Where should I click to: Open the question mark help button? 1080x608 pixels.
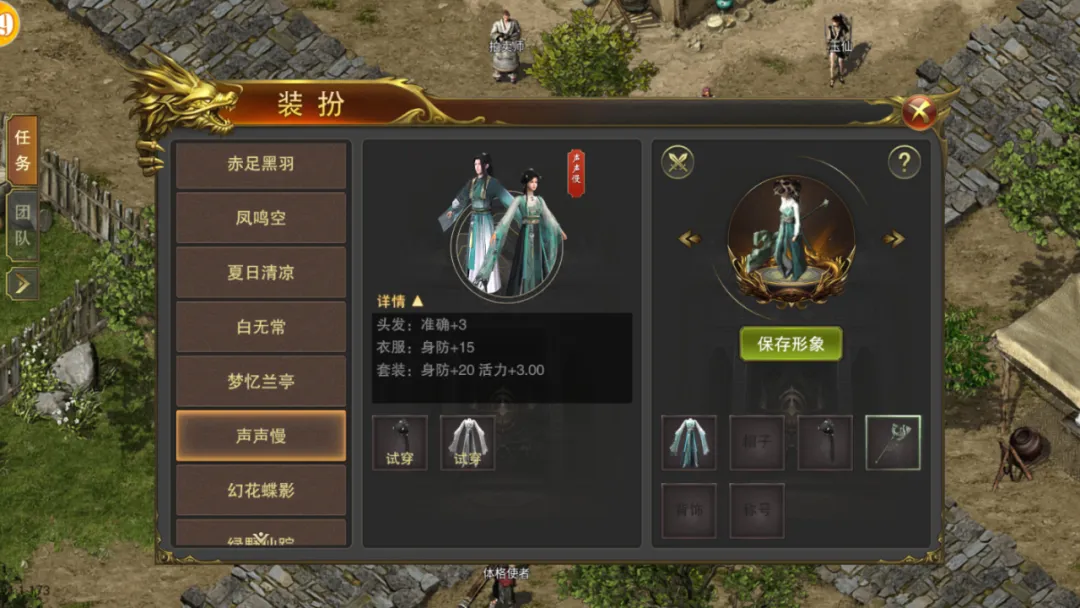[904, 162]
